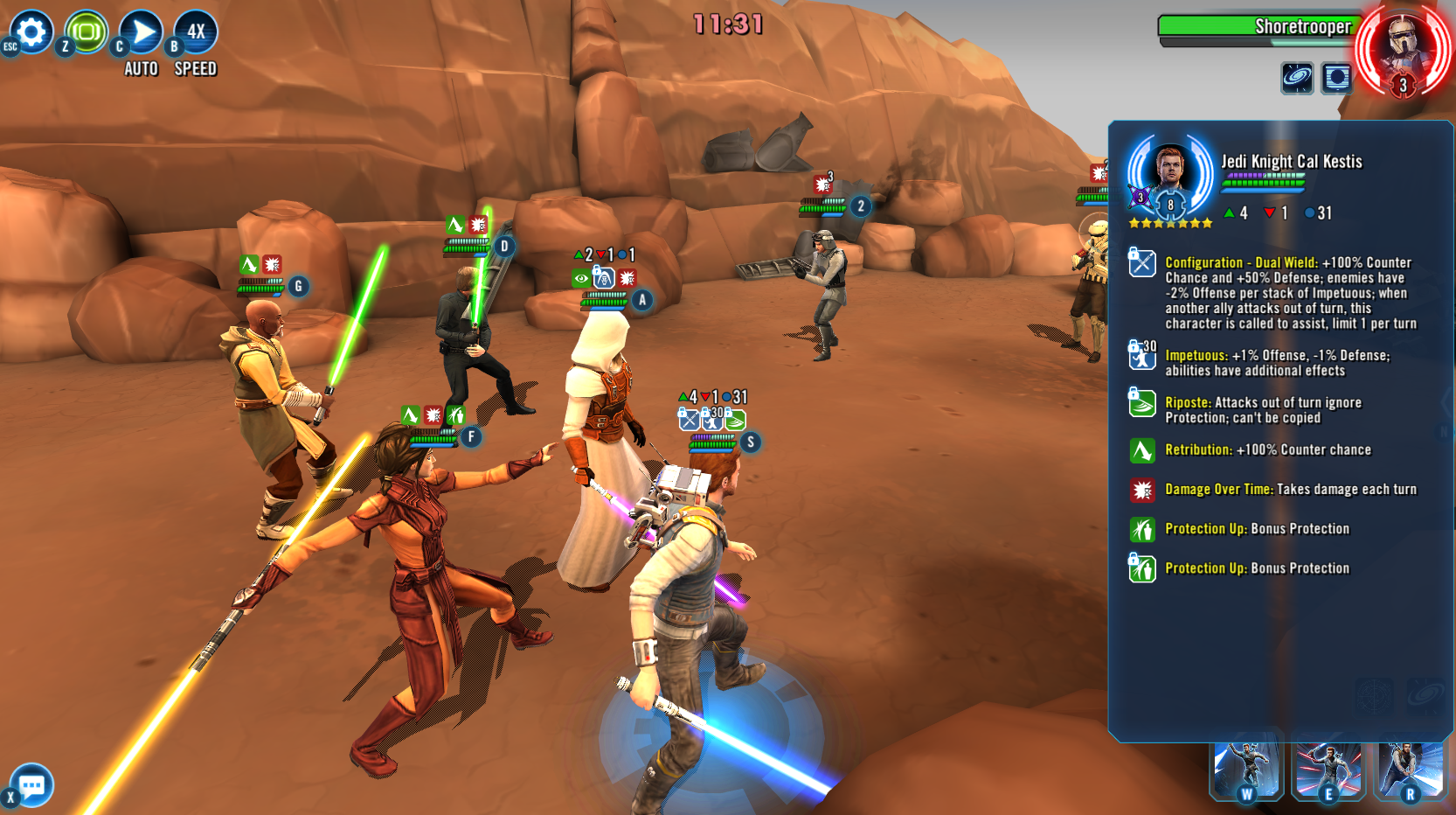This screenshot has width=1456, height=815.
Task: Click the hologram buff icon under Shoretrooper's bar
Action: 1335,76
